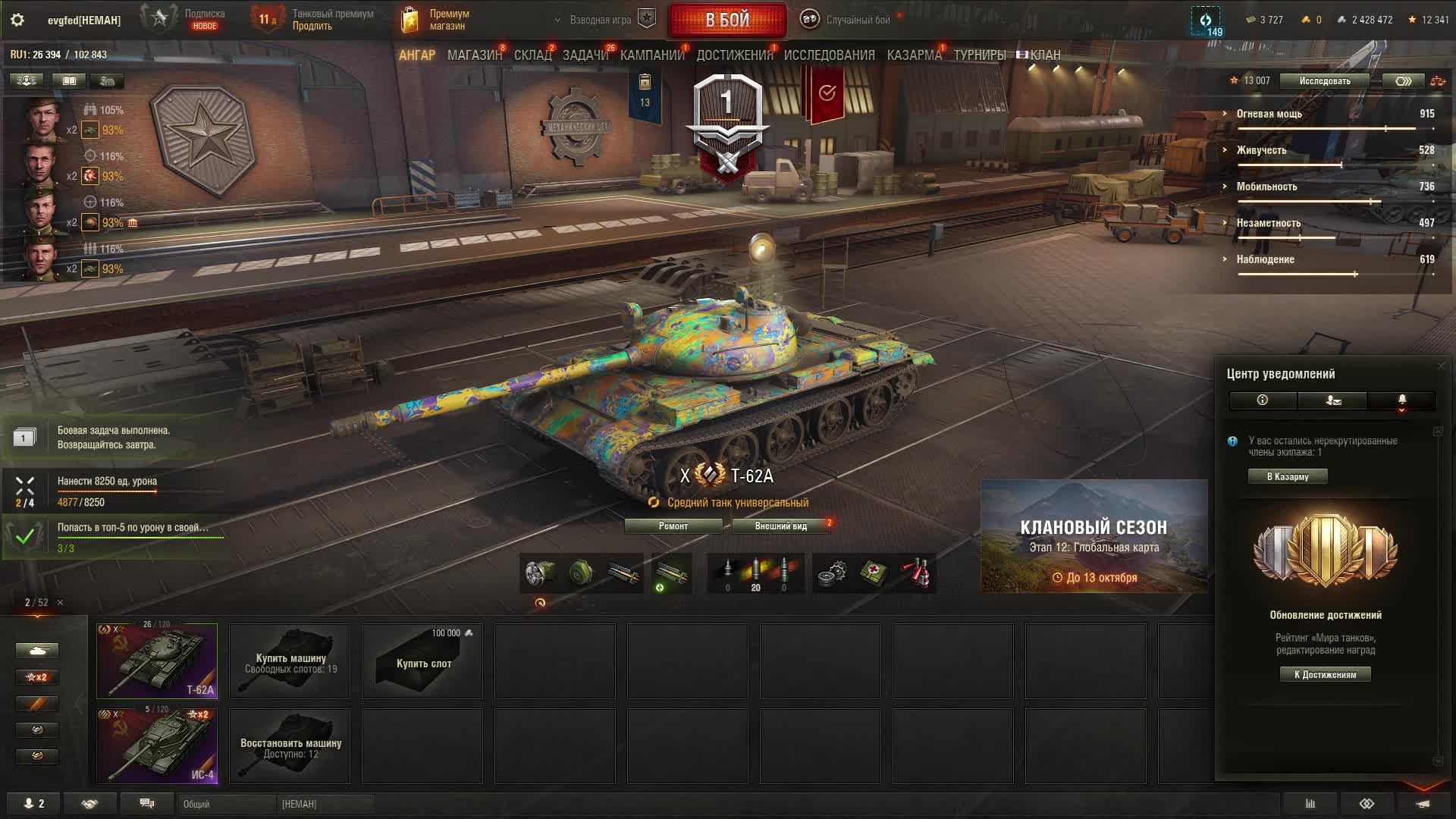The image size is (1456, 819).
Task: Open Восстановить машину tile
Action: click(x=290, y=746)
